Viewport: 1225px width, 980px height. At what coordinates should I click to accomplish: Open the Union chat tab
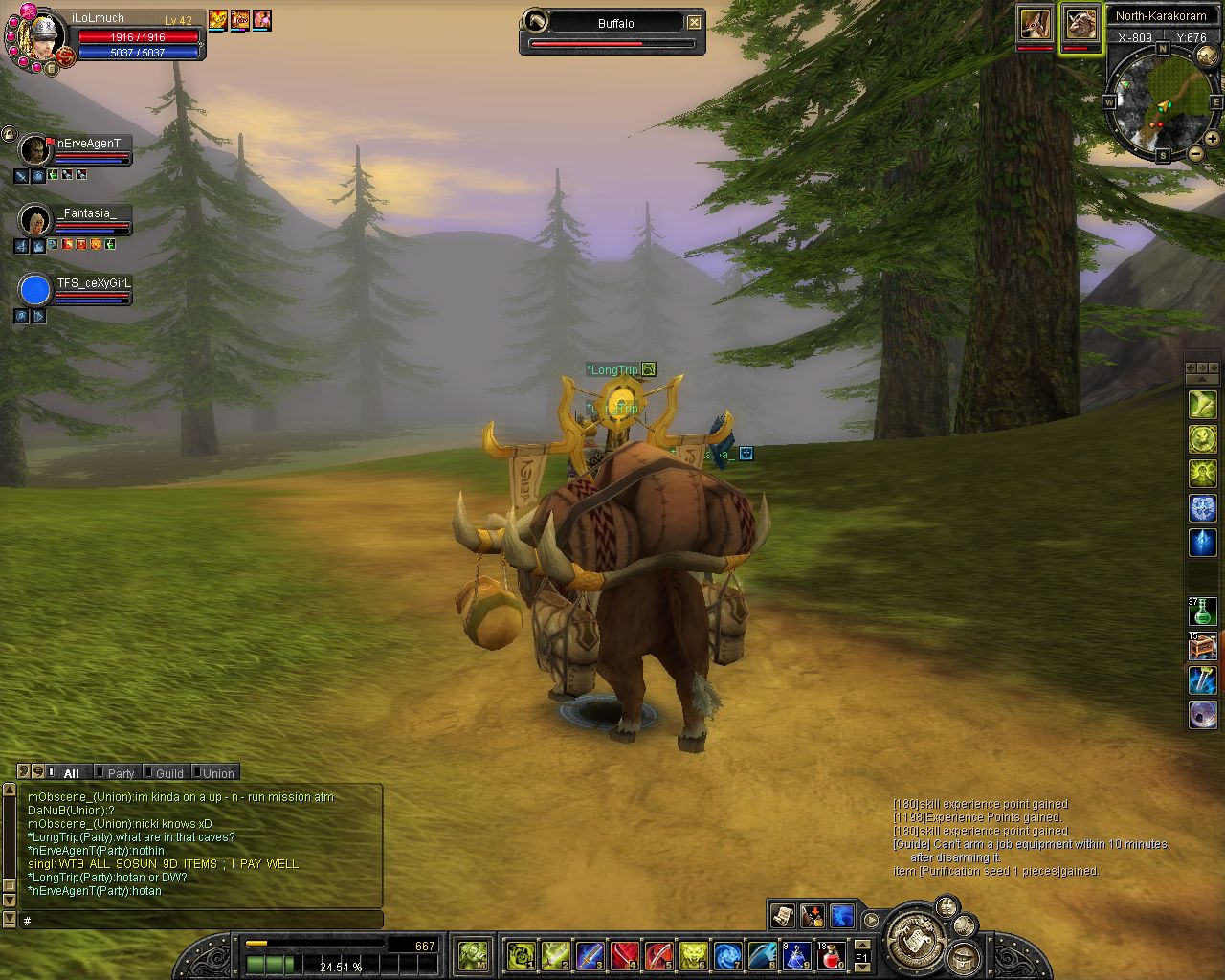(x=217, y=773)
